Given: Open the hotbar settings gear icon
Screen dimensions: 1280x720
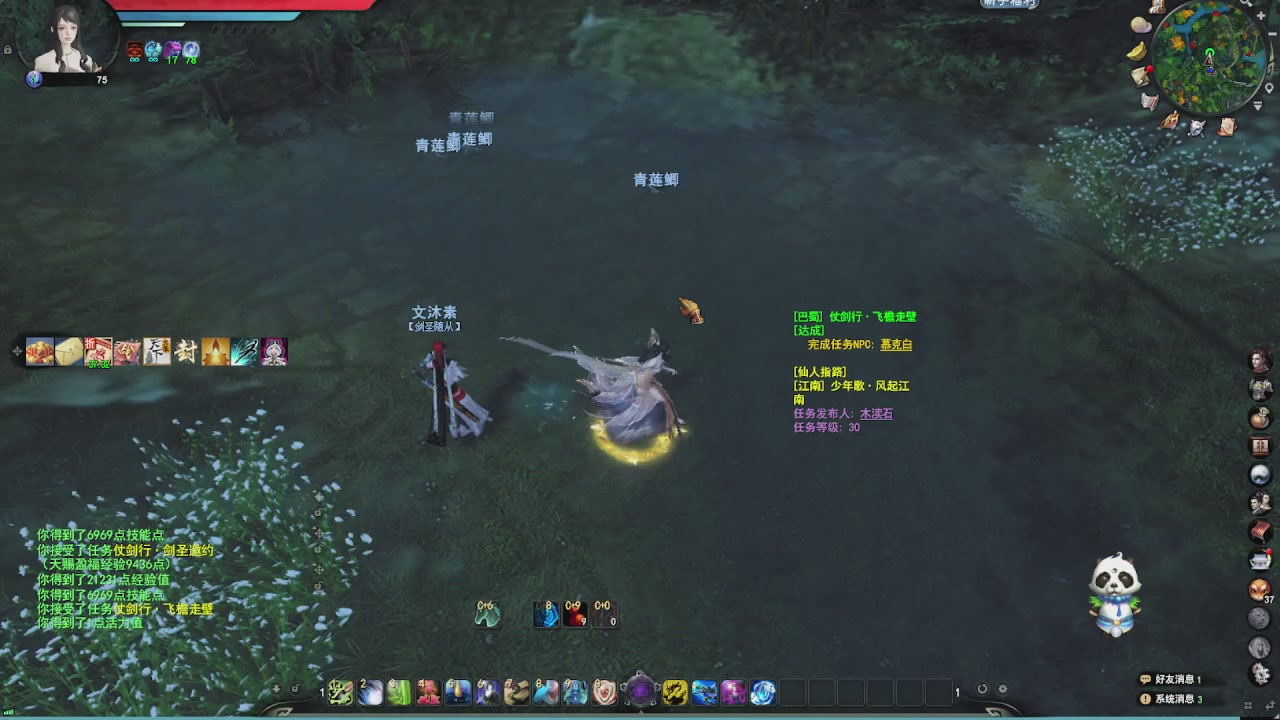Looking at the screenshot, I should (x=1000, y=688).
